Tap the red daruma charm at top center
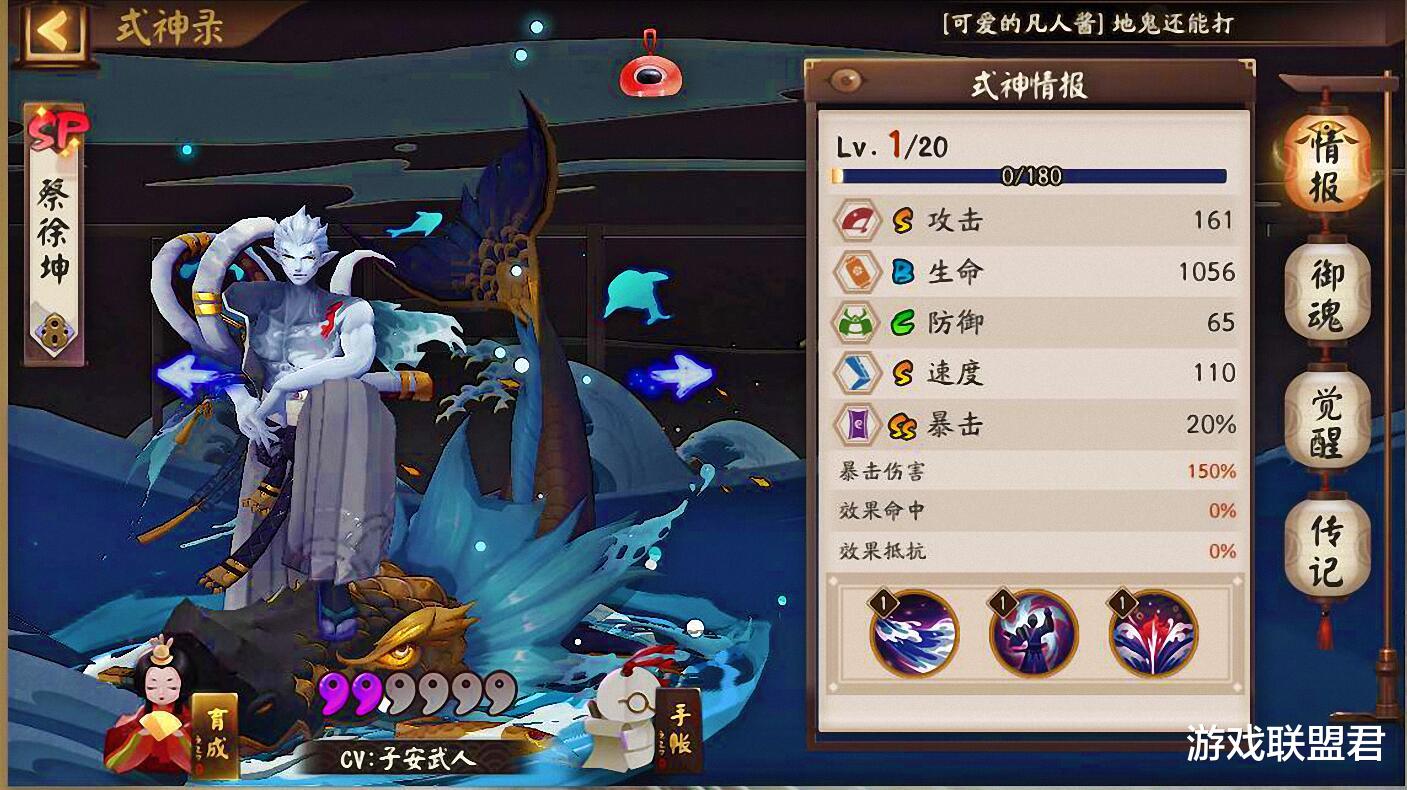 click(649, 75)
